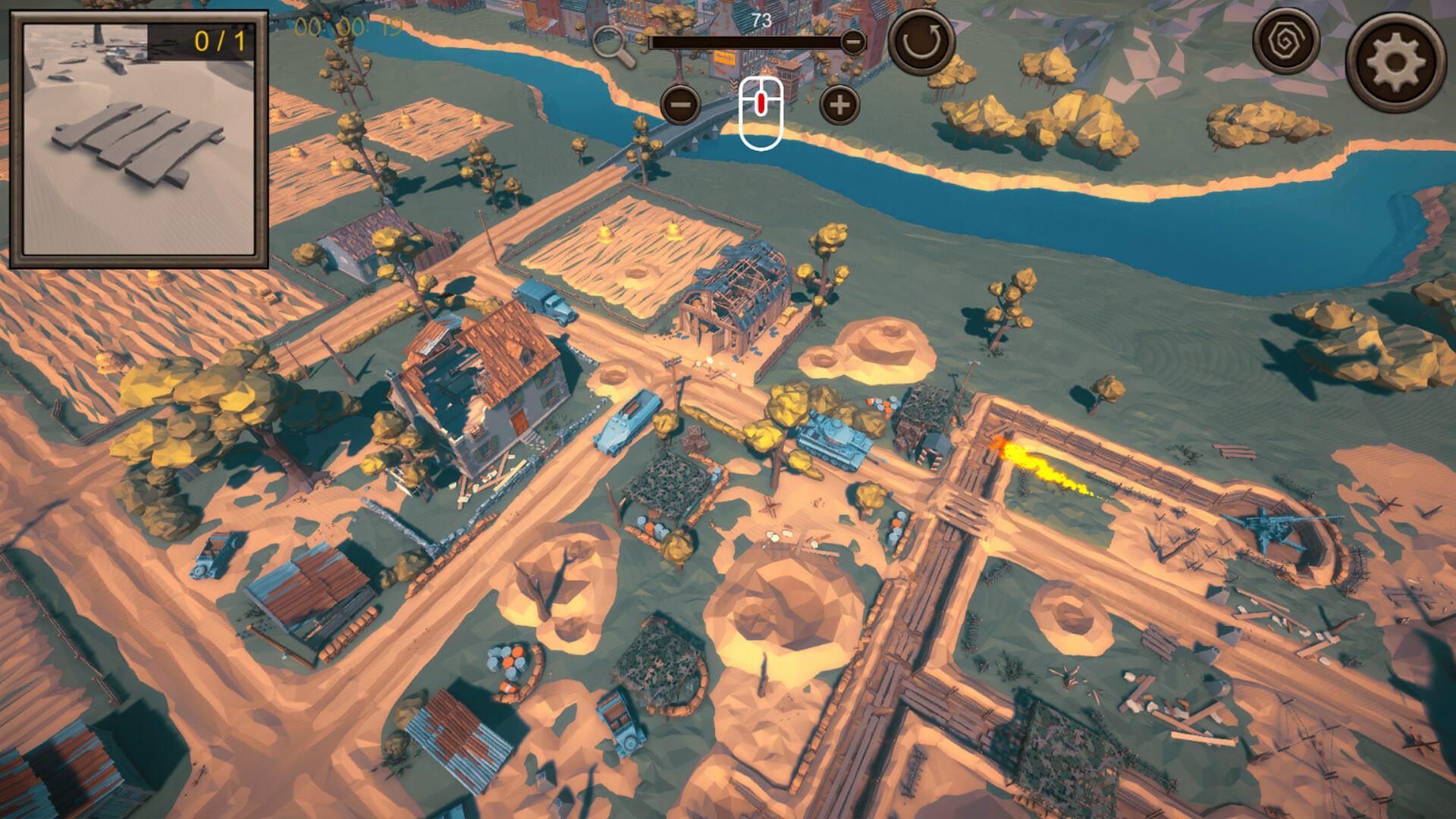Zoom out using the round minus button

[x=682, y=105]
